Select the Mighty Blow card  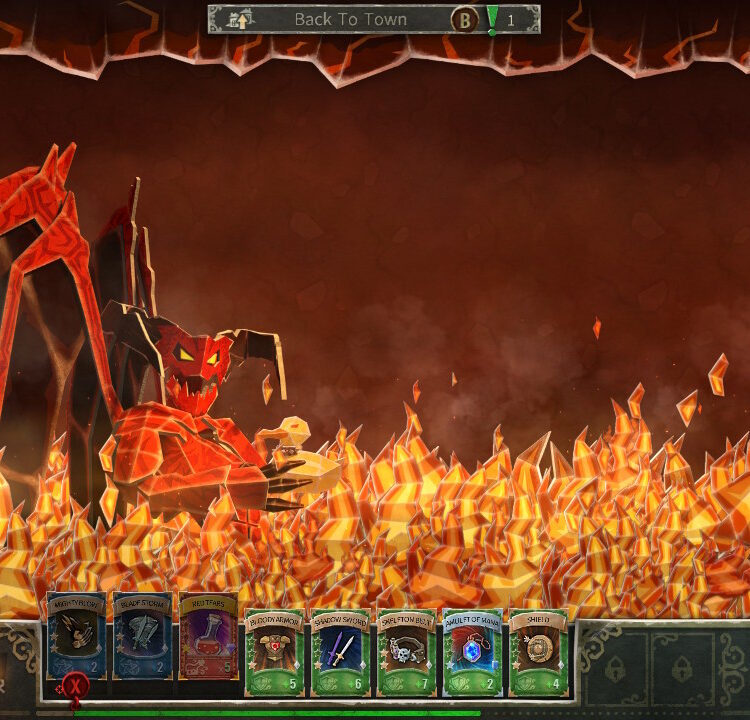76,637
